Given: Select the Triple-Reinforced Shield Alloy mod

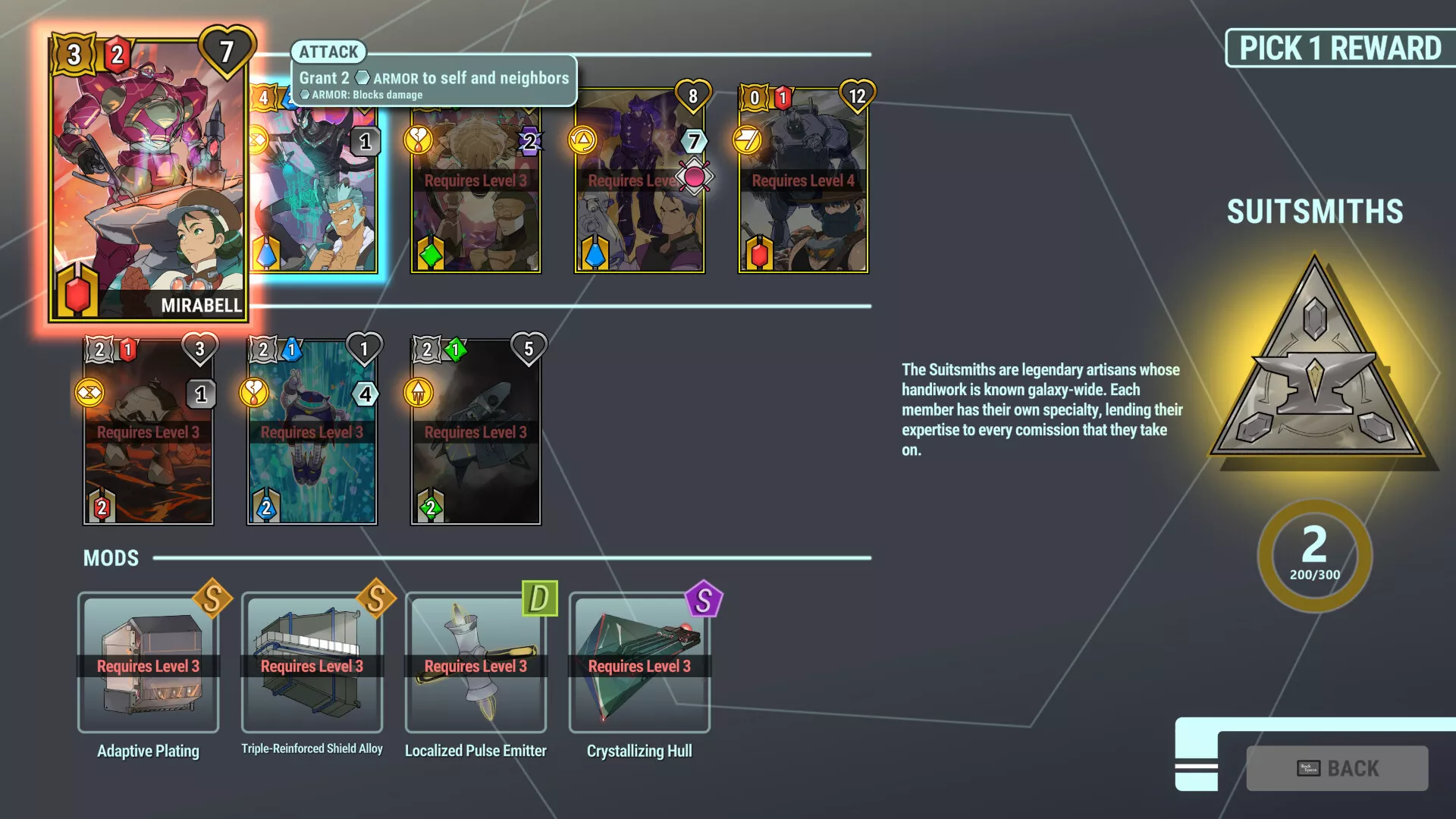Looking at the screenshot, I should tap(312, 663).
